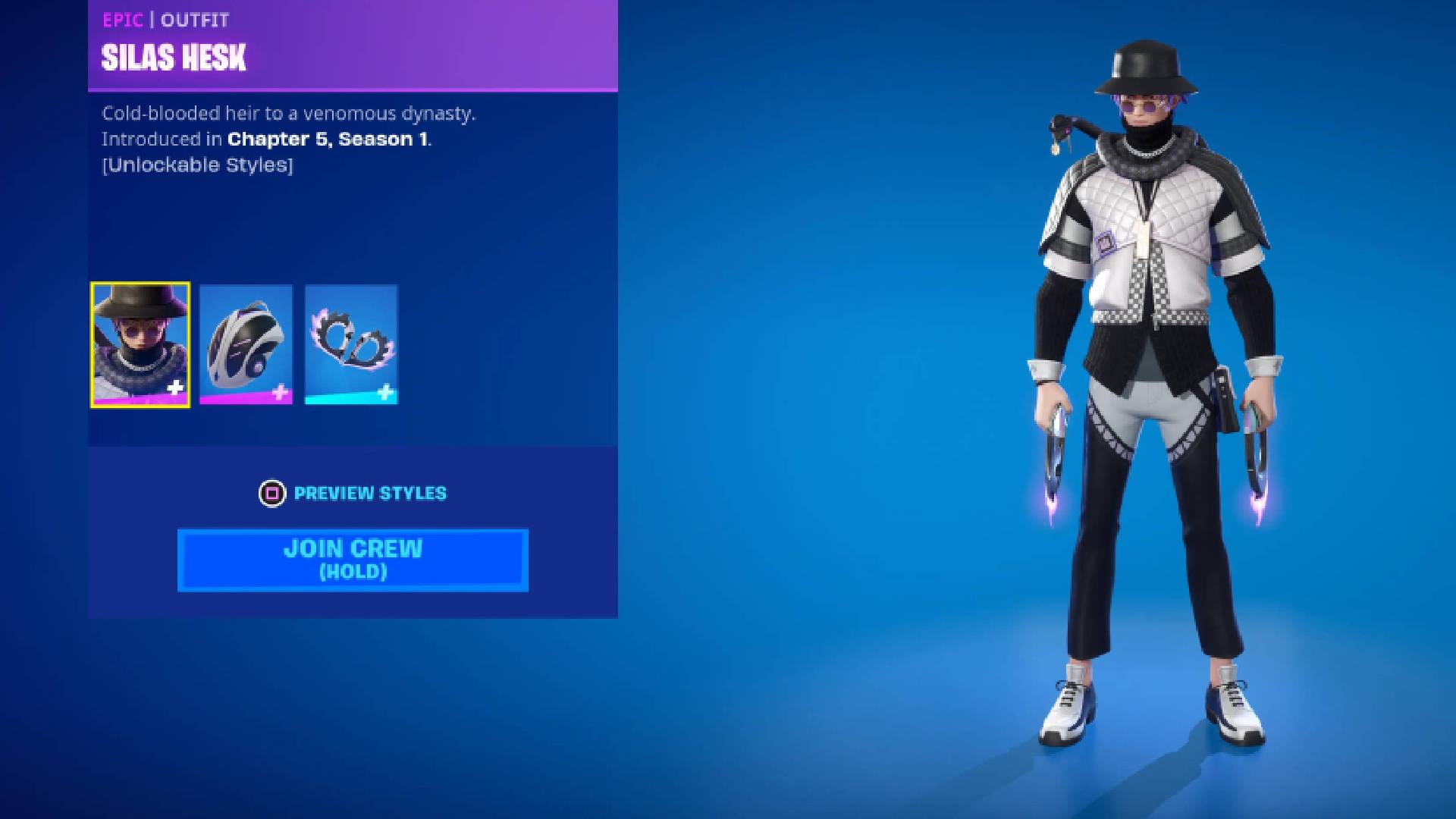Open styles via the PREVIEW STYLES control
This screenshot has width=1456, height=819.
369,493
